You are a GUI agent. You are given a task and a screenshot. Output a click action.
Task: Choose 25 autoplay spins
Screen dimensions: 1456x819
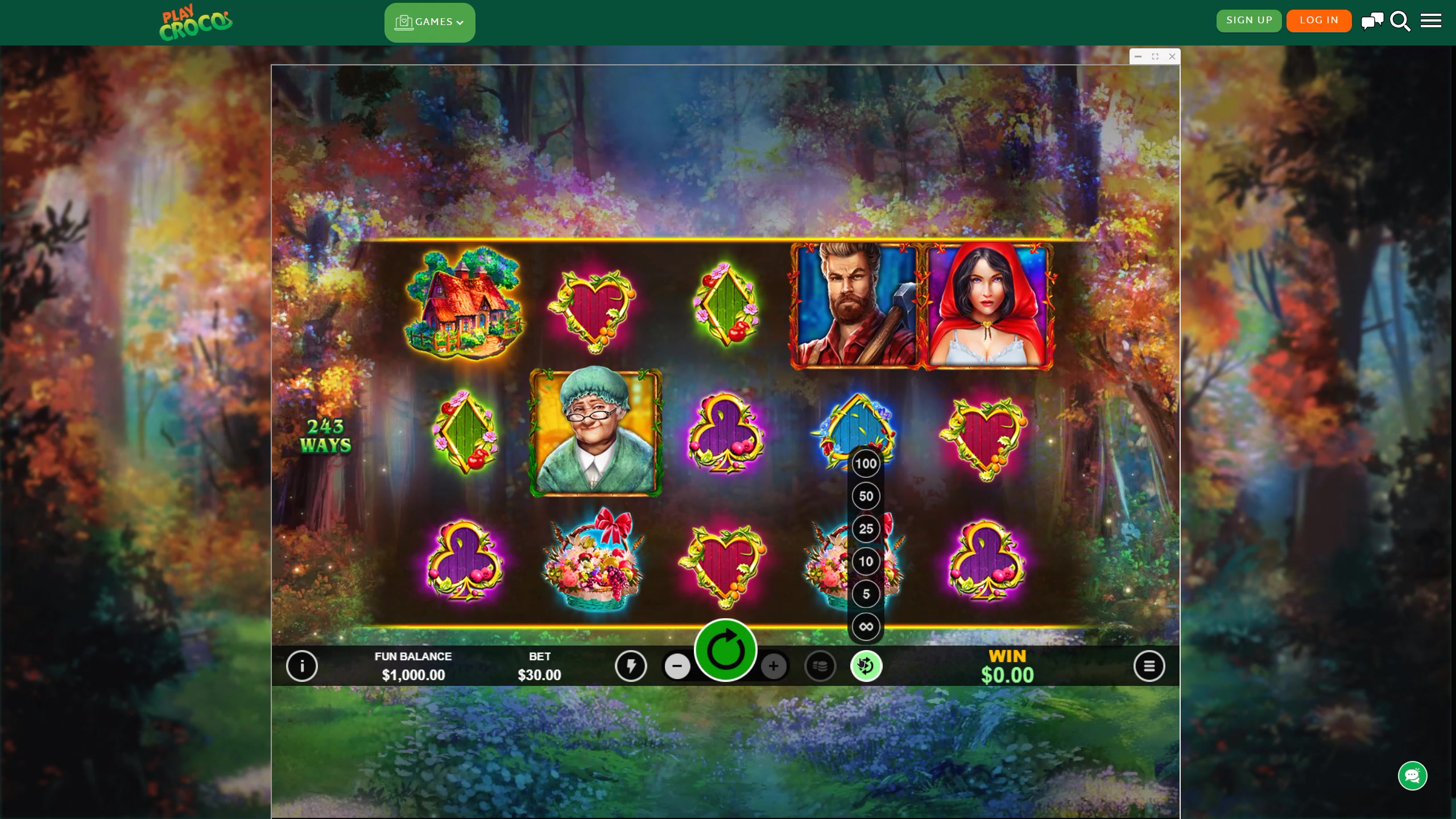tap(866, 529)
